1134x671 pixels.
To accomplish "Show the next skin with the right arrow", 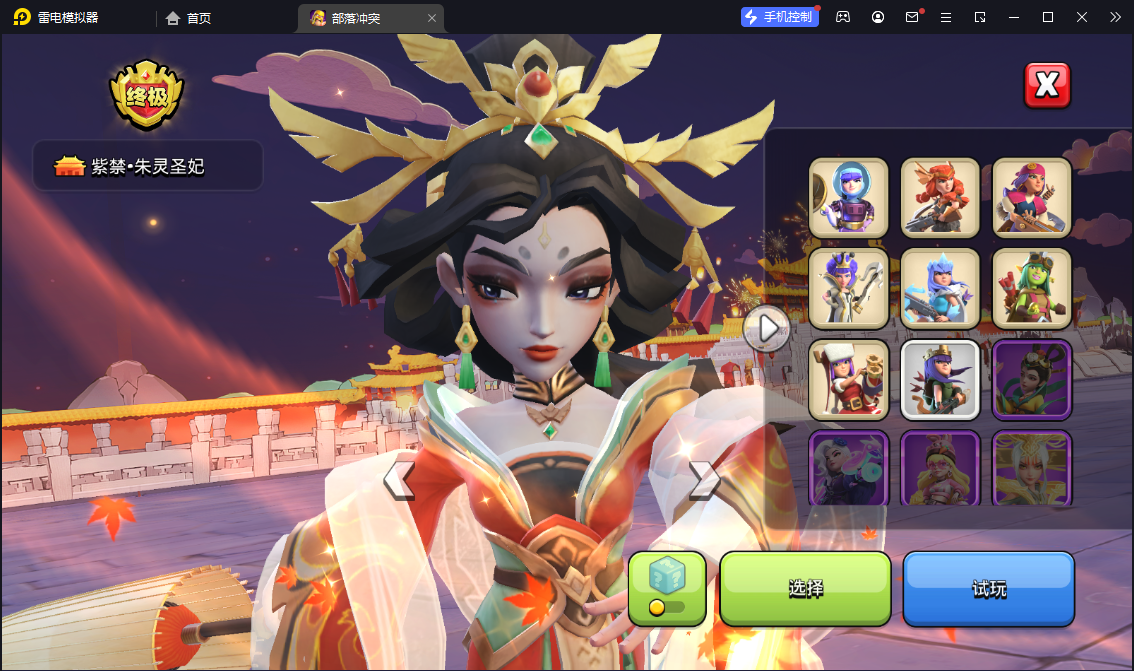I will 704,481.
